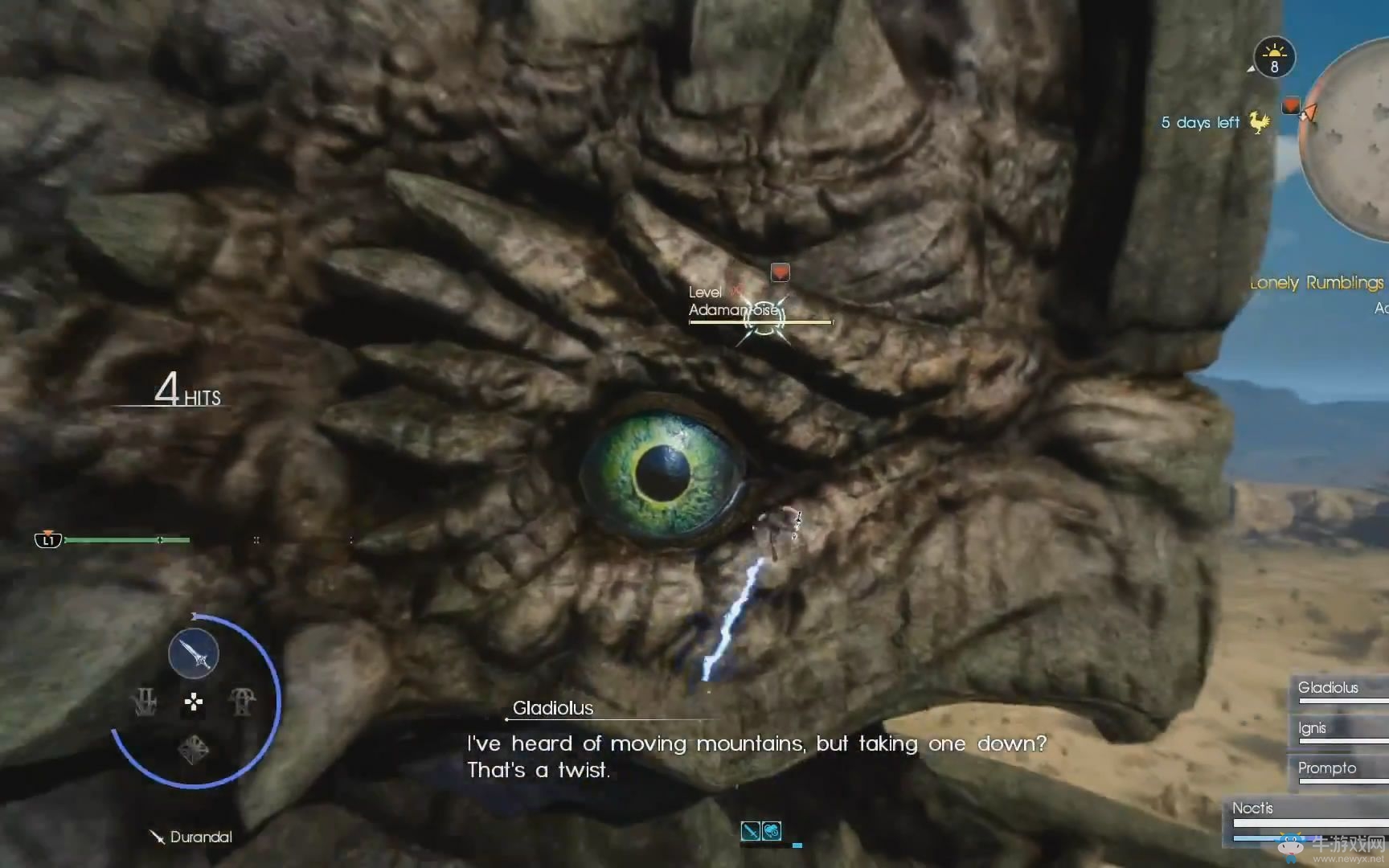Viewport: 1389px width, 868px height.
Task: Select Noctis in the party list
Action: [x=1253, y=809]
